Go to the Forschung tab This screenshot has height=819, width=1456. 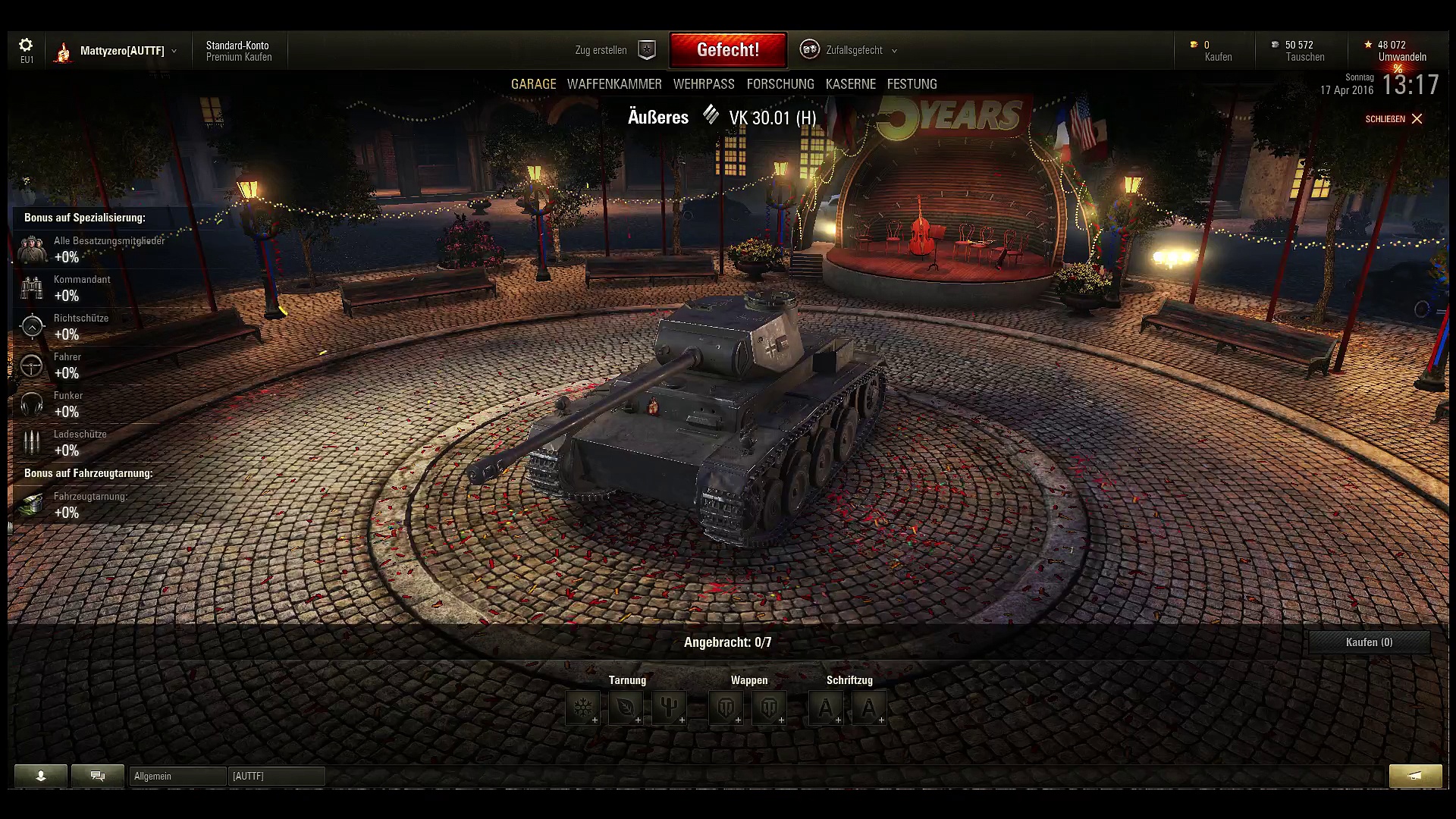780,84
